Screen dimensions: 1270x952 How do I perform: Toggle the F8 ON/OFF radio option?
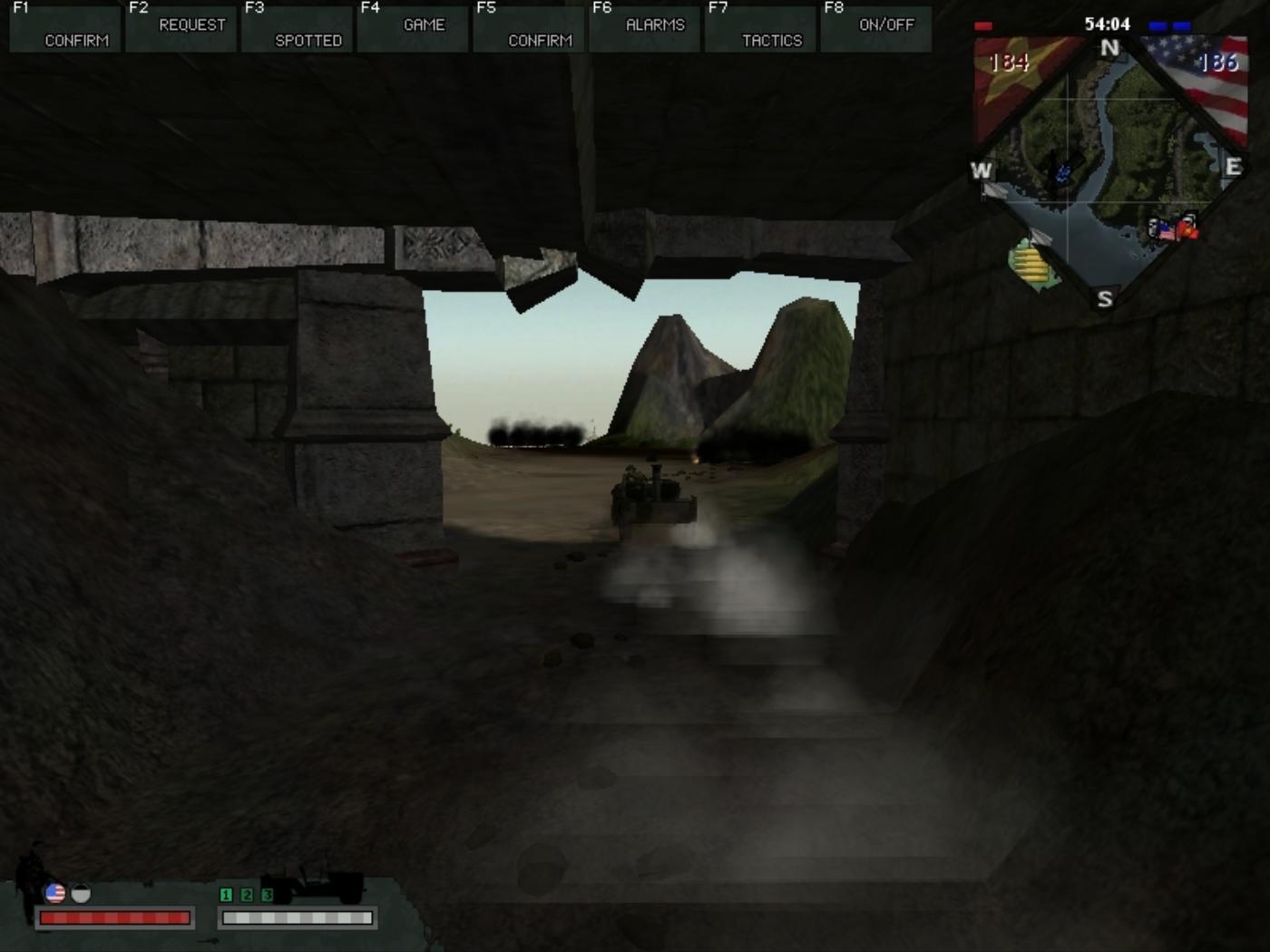876,27
